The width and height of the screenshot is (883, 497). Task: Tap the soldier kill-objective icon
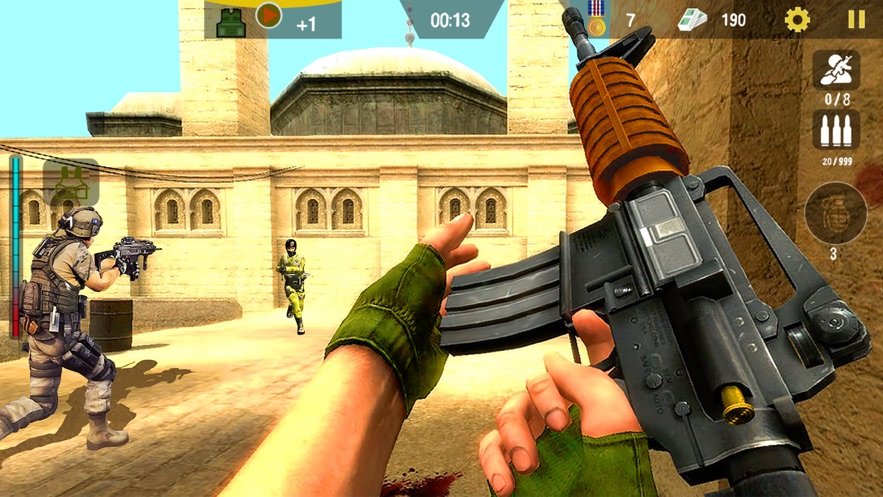(835, 69)
